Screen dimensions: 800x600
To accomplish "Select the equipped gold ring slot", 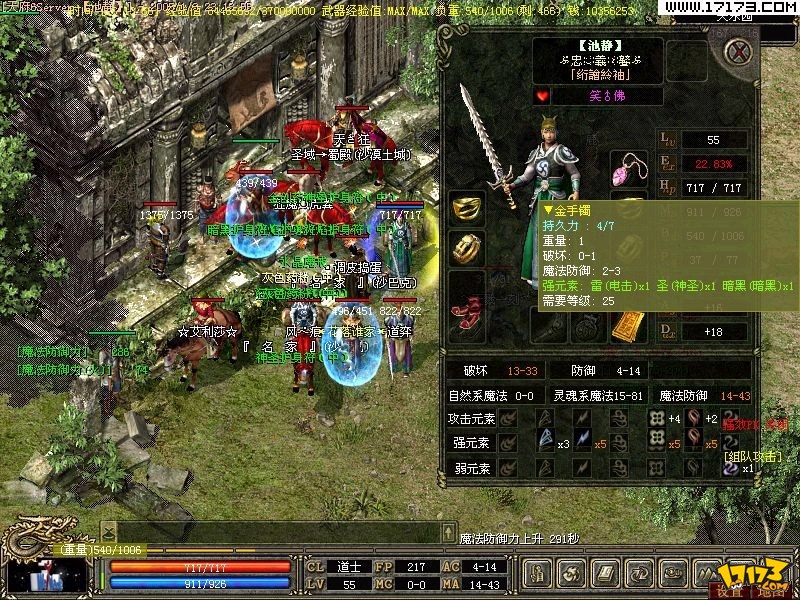I will pos(466,247).
